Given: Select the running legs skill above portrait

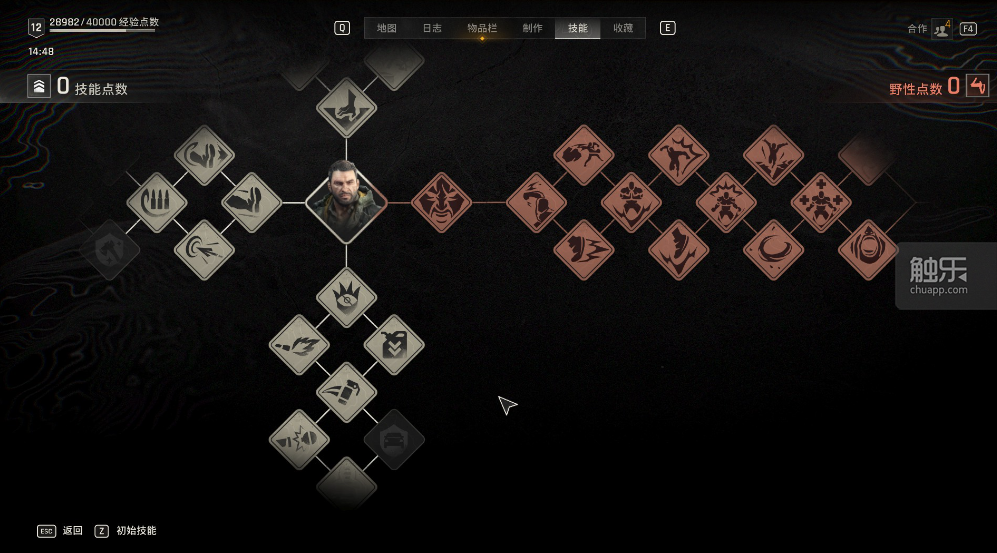Looking at the screenshot, I should click(x=346, y=108).
